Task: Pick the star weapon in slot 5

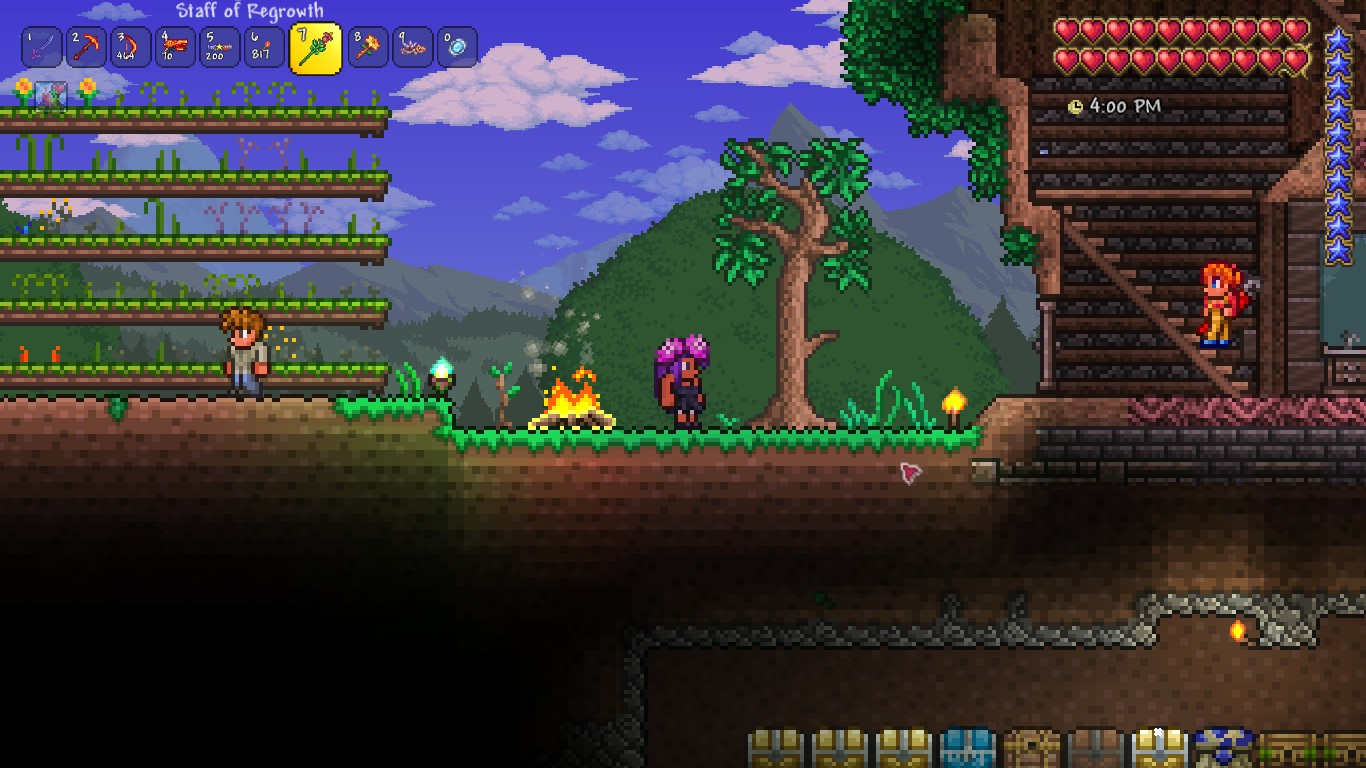Action: coord(219,47)
